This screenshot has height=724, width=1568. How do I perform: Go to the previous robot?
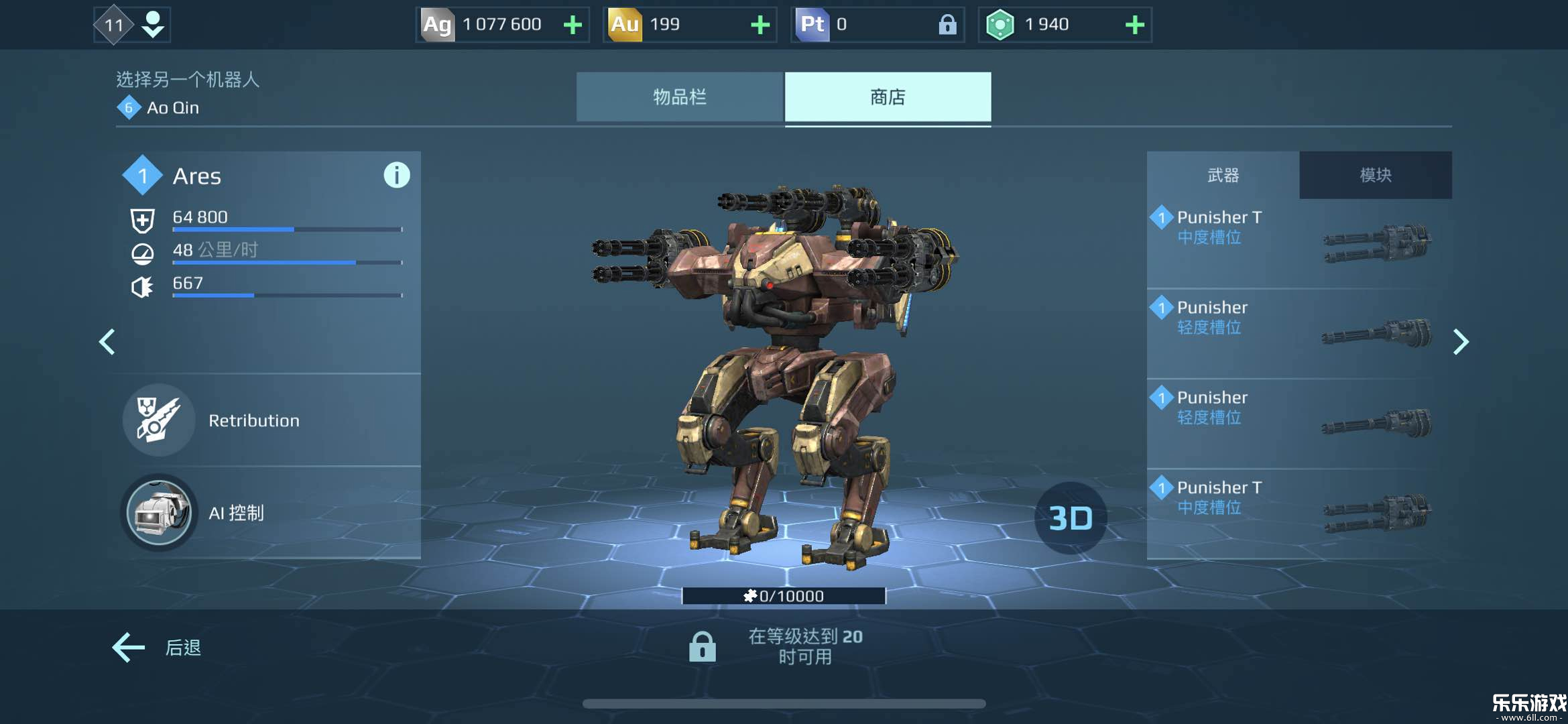[107, 342]
